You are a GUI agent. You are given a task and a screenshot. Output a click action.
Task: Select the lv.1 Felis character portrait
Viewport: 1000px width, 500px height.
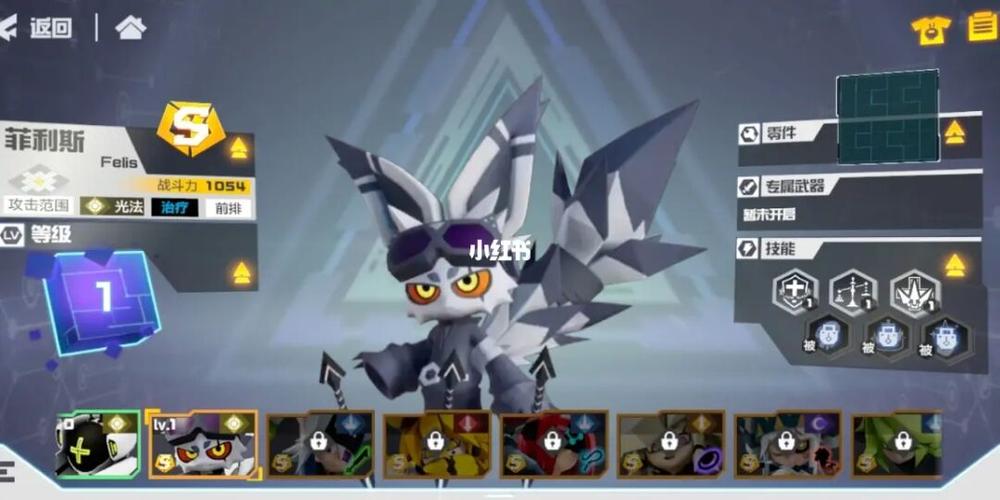[x=200, y=443]
